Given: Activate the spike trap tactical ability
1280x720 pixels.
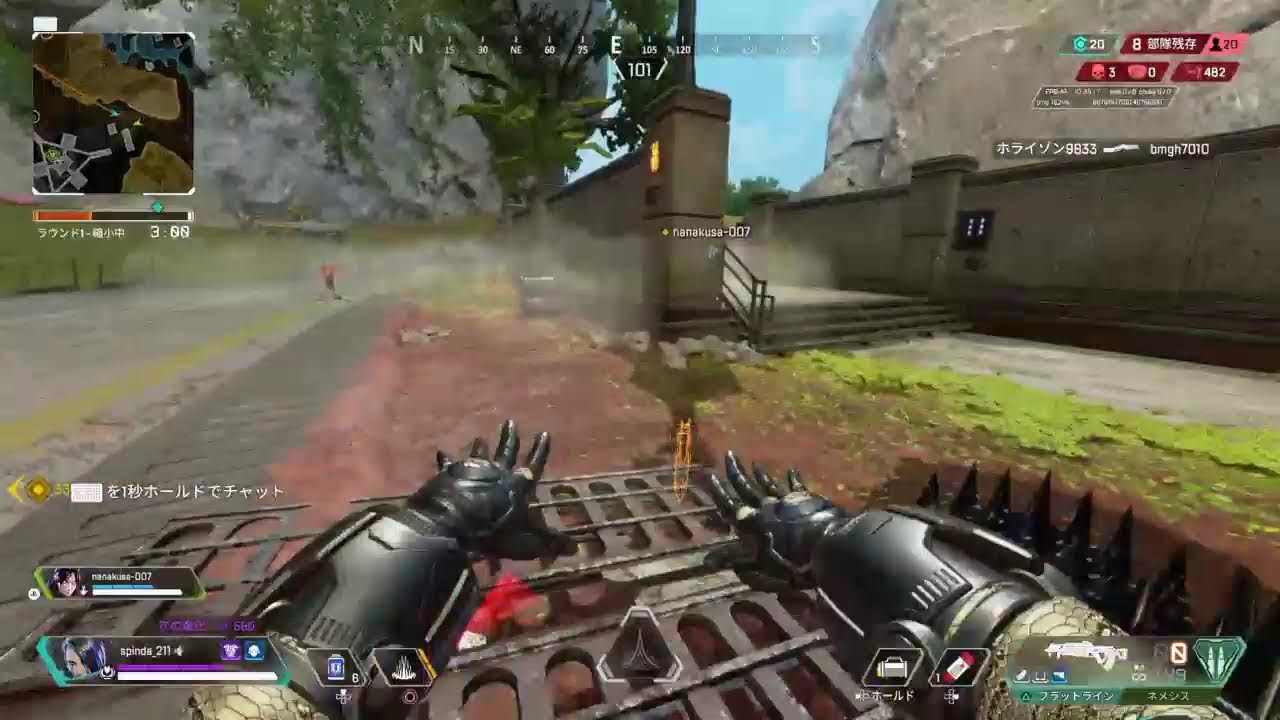Looking at the screenshot, I should [x=404, y=667].
